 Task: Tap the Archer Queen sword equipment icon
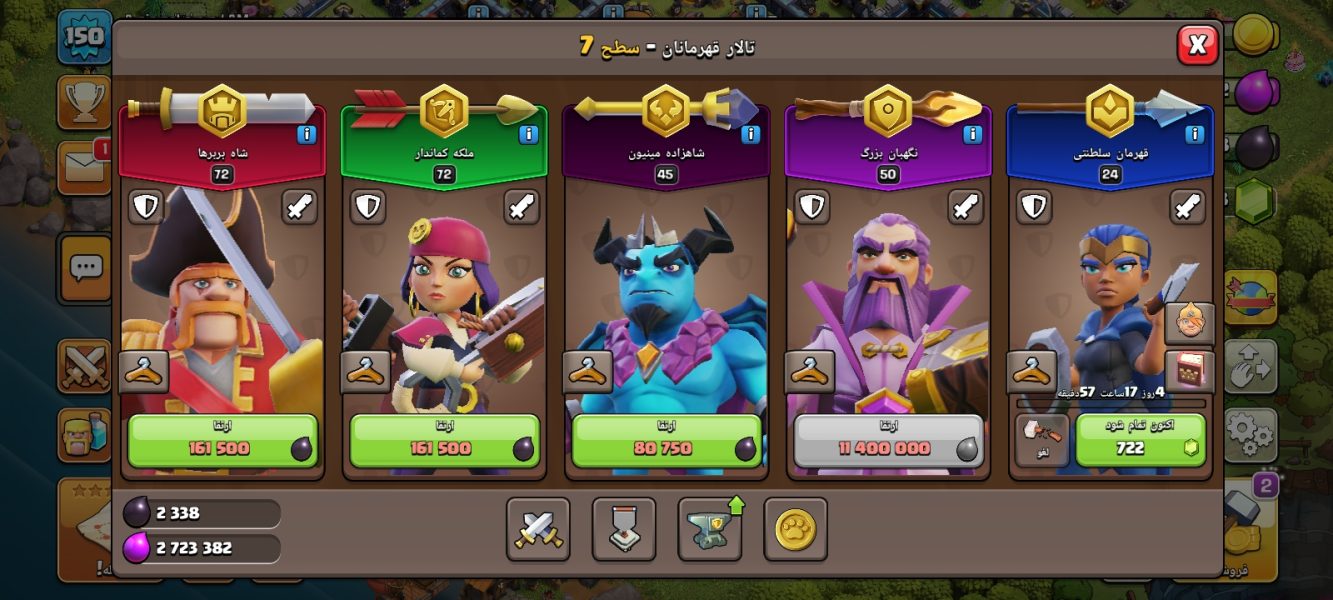click(522, 207)
